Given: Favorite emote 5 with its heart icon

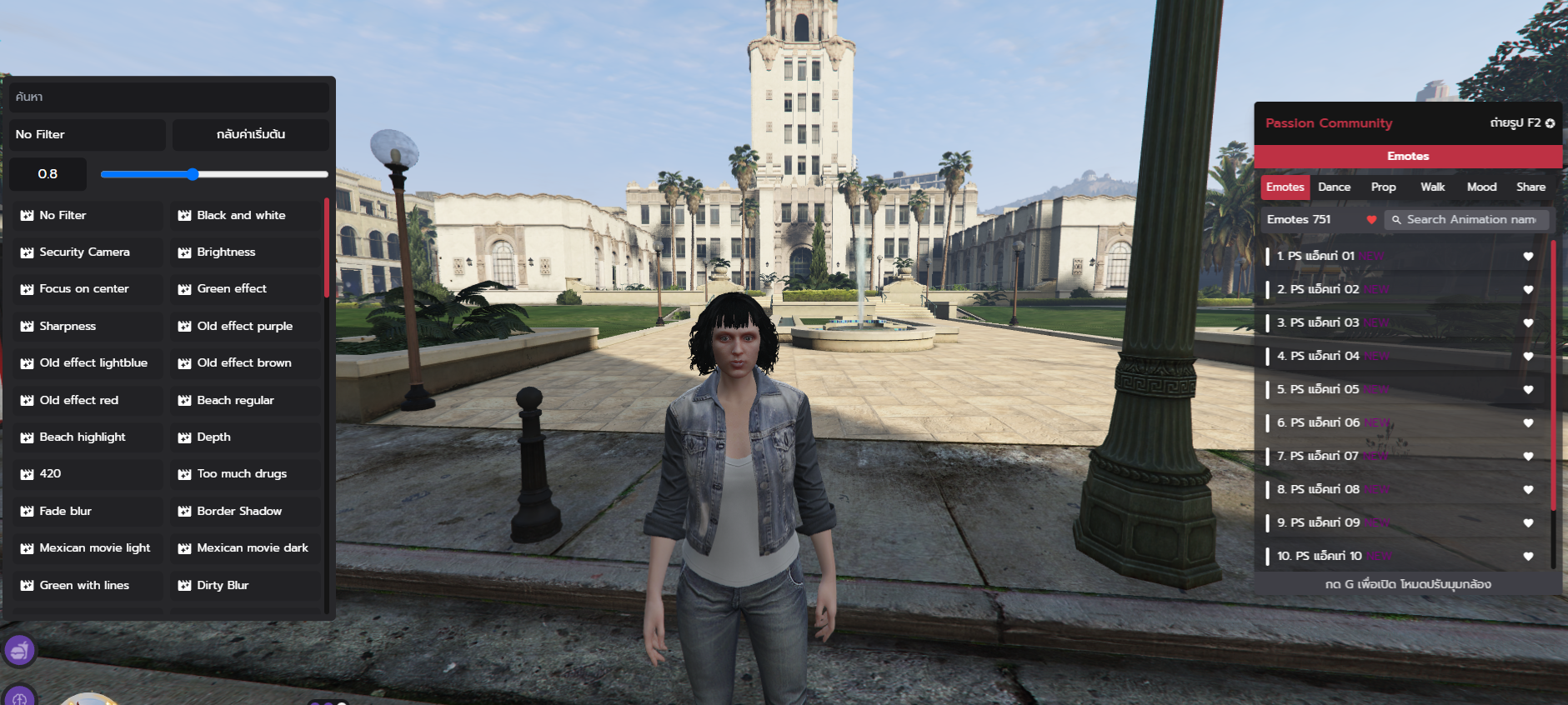Looking at the screenshot, I should click(x=1528, y=389).
